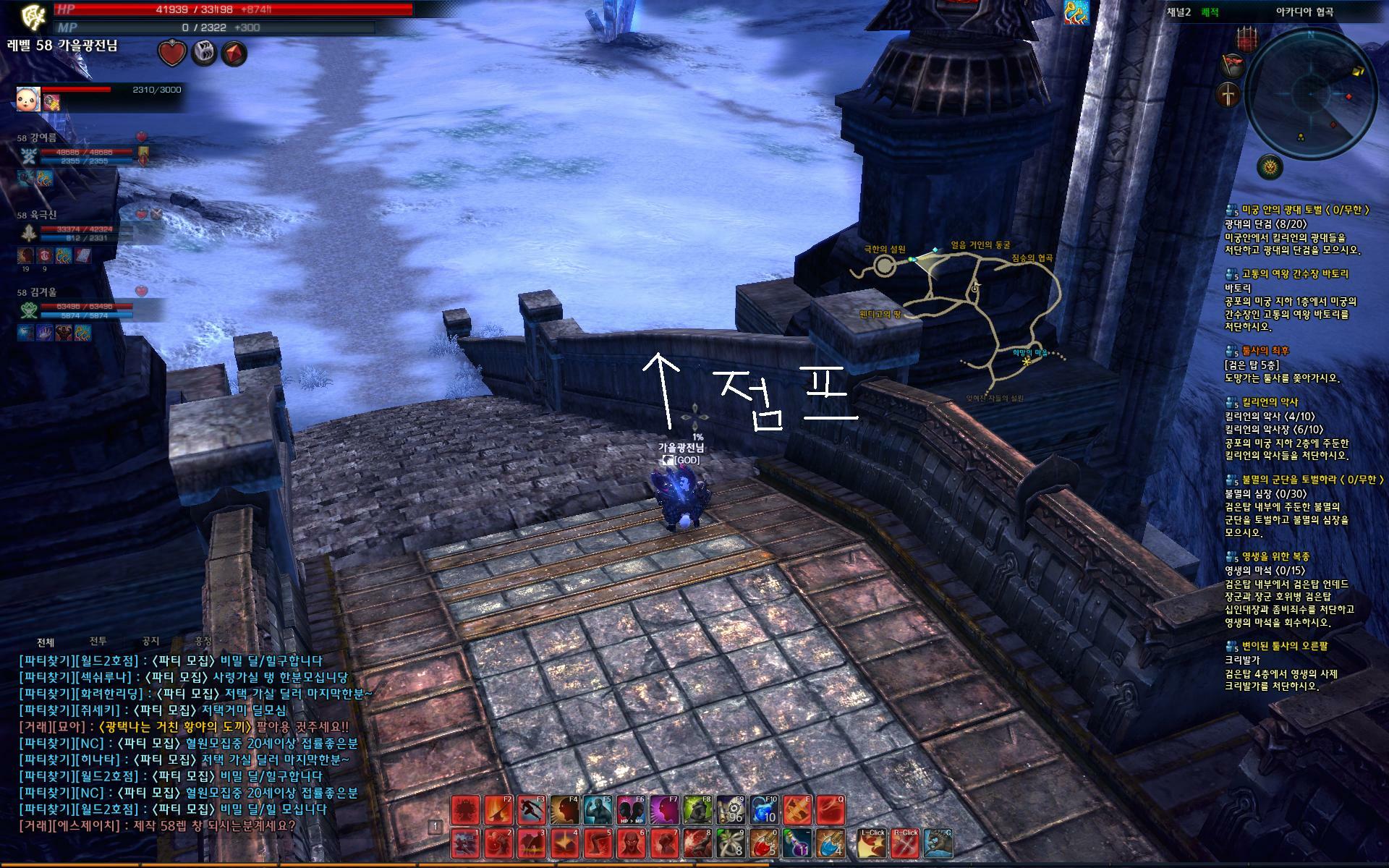Use the purple potion with count 11
The height and width of the screenshot is (868, 1389).
click(x=797, y=843)
